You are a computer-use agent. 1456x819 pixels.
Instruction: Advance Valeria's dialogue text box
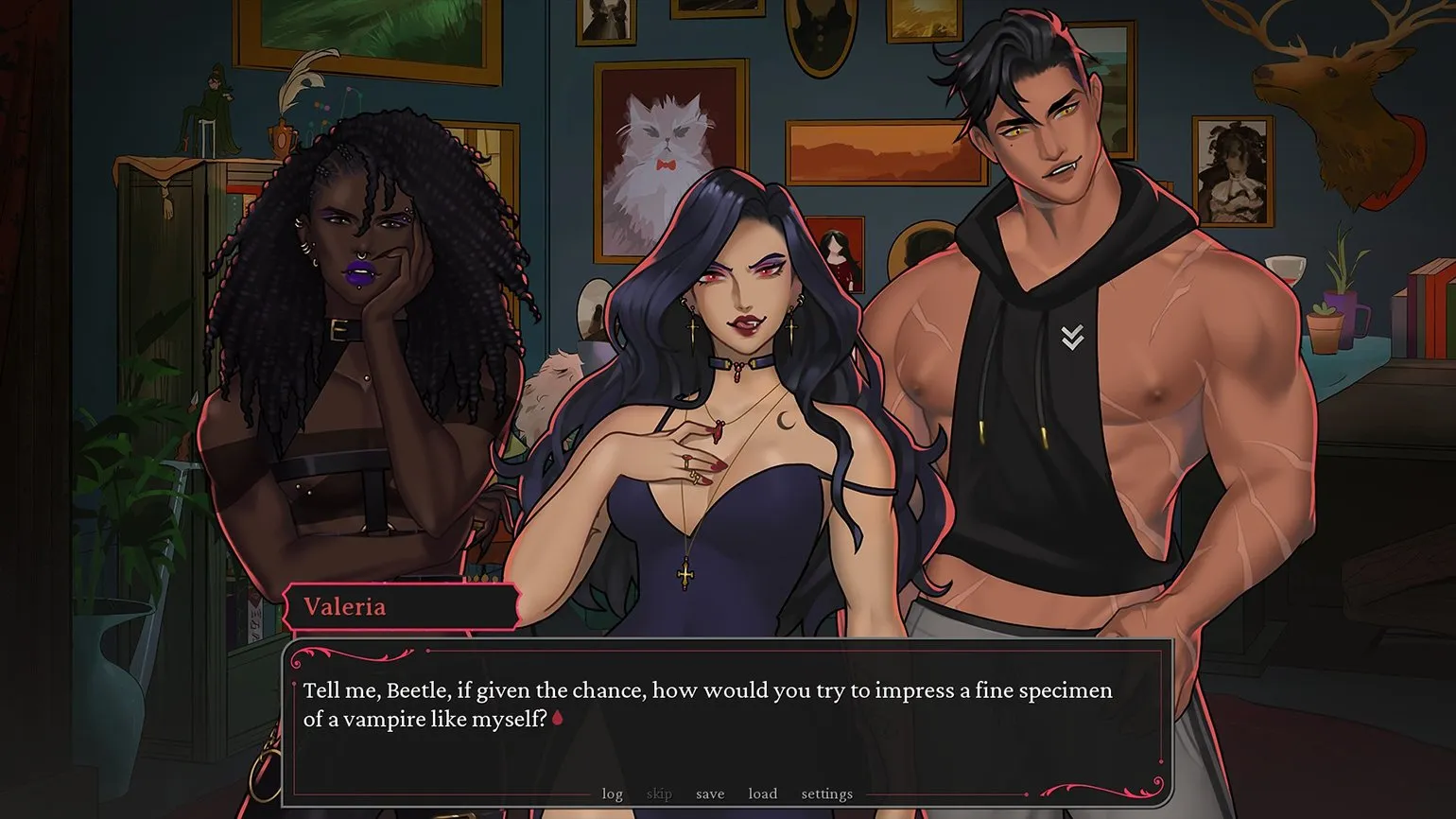point(726,719)
